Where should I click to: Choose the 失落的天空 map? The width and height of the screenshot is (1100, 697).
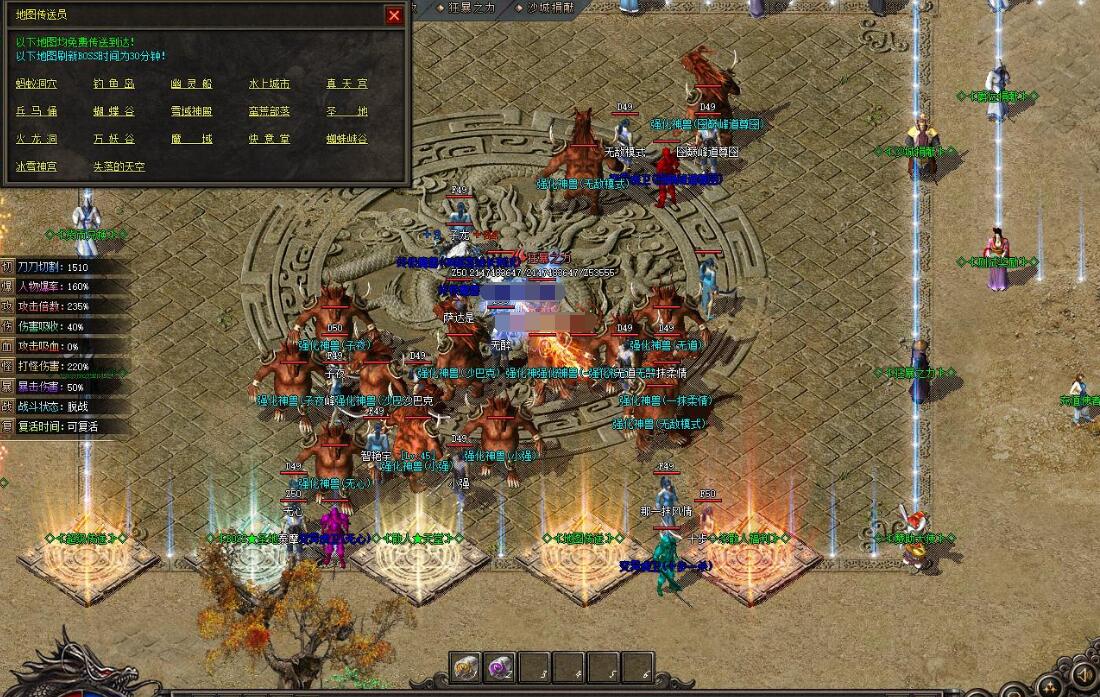[119, 167]
